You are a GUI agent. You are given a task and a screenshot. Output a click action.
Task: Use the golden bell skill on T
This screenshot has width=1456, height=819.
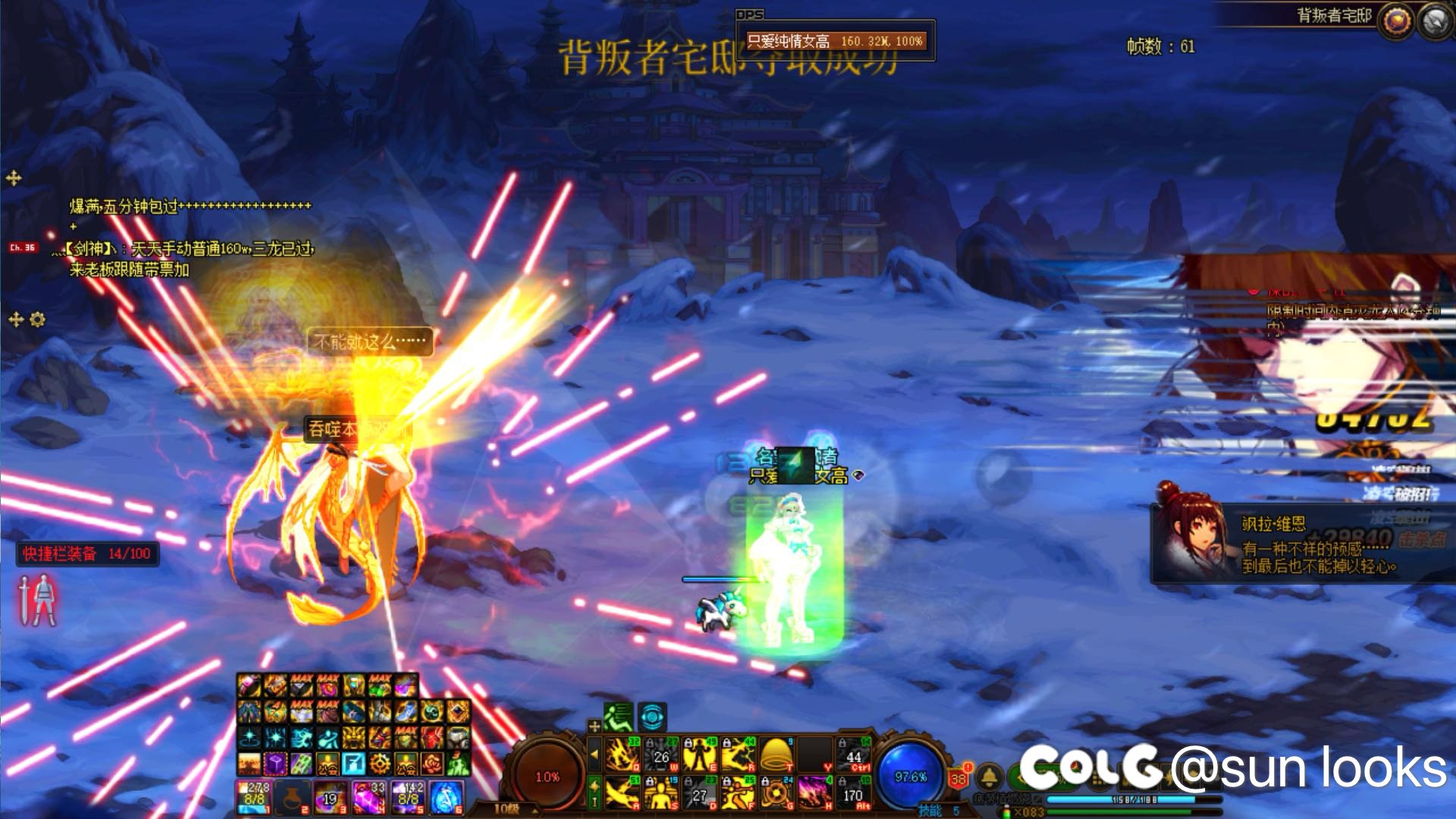pyautogui.click(x=776, y=755)
